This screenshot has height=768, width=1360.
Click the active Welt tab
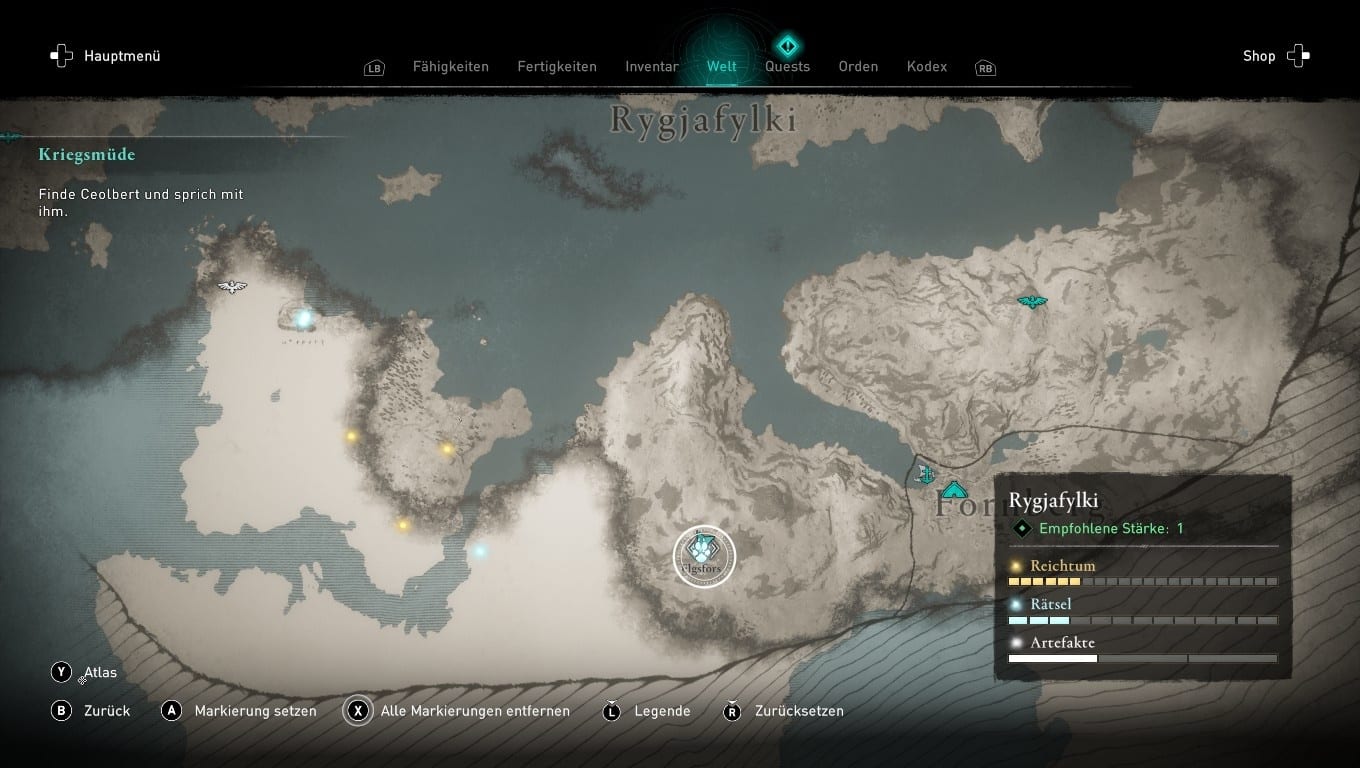722,67
